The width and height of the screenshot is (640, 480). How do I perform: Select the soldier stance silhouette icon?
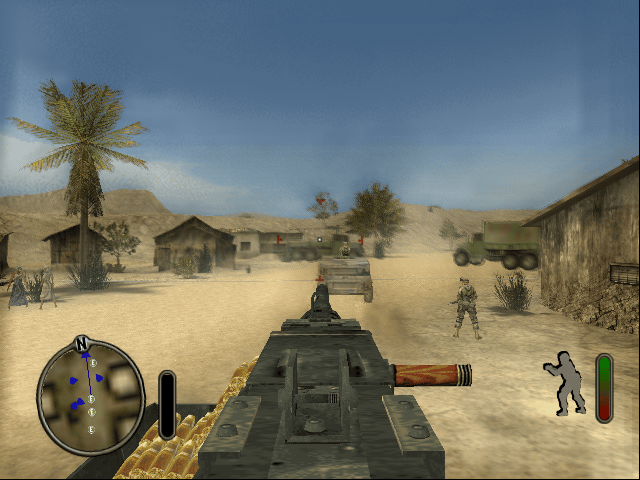click(x=566, y=383)
